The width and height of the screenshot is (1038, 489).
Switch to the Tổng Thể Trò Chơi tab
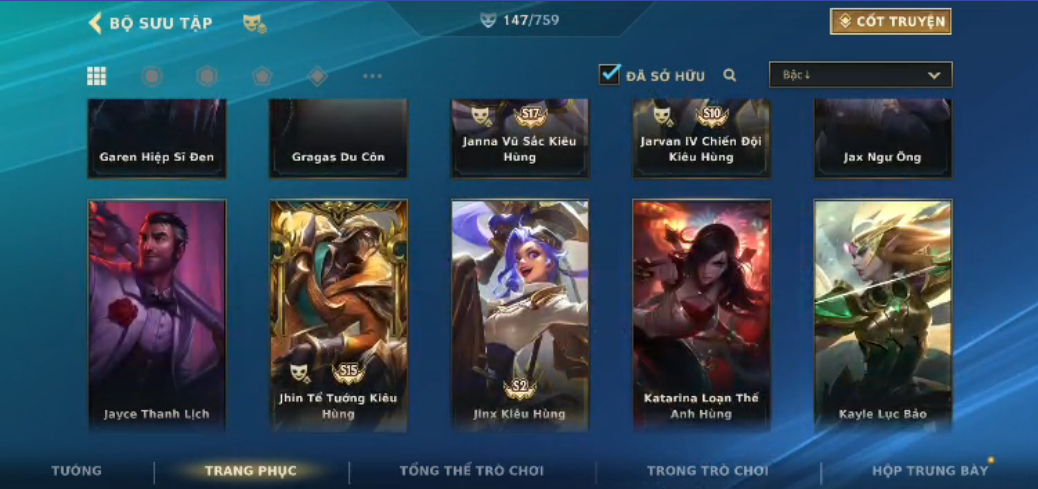click(x=471, y=471)
